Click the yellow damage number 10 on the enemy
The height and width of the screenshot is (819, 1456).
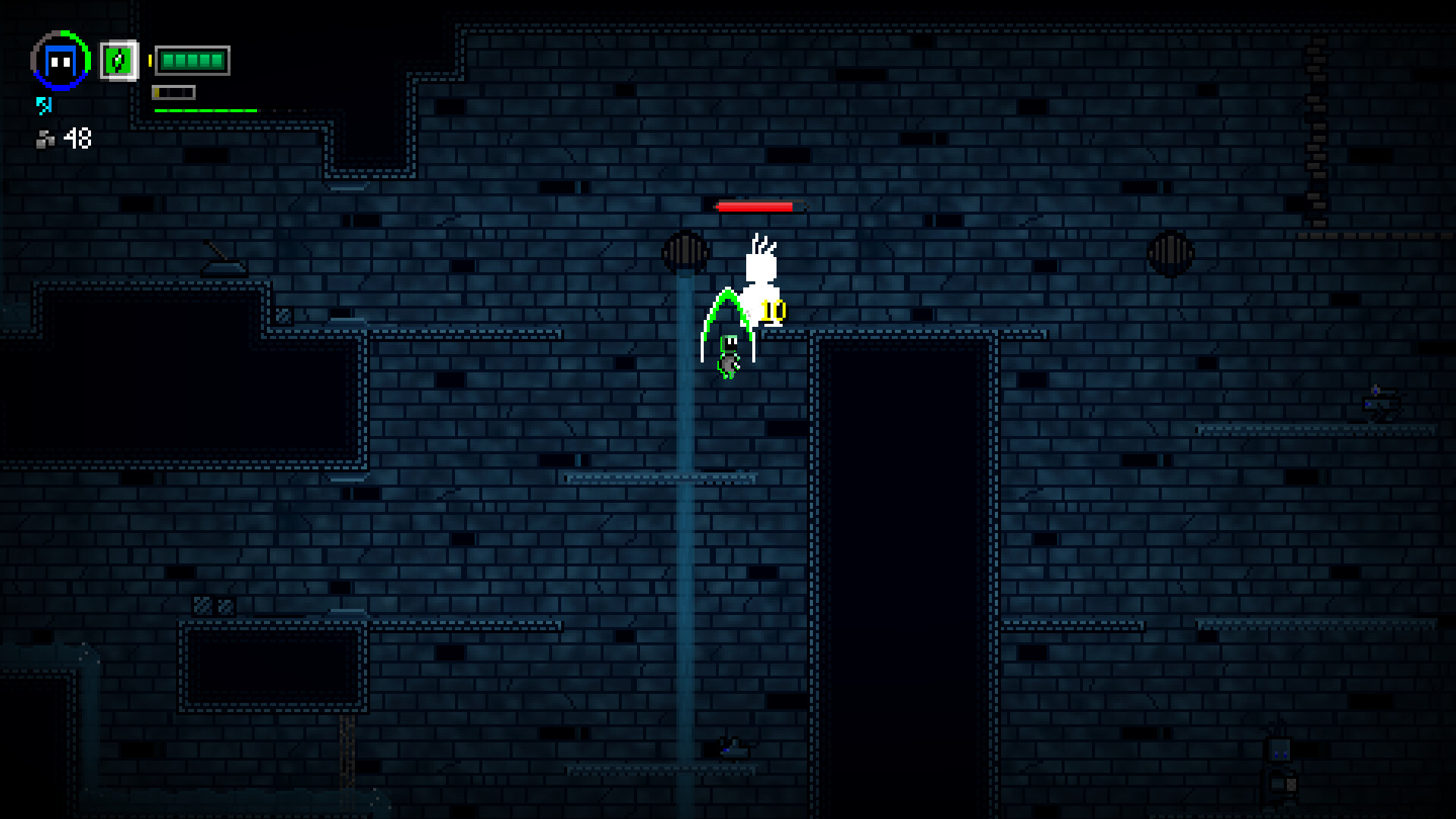pos(772,309)
